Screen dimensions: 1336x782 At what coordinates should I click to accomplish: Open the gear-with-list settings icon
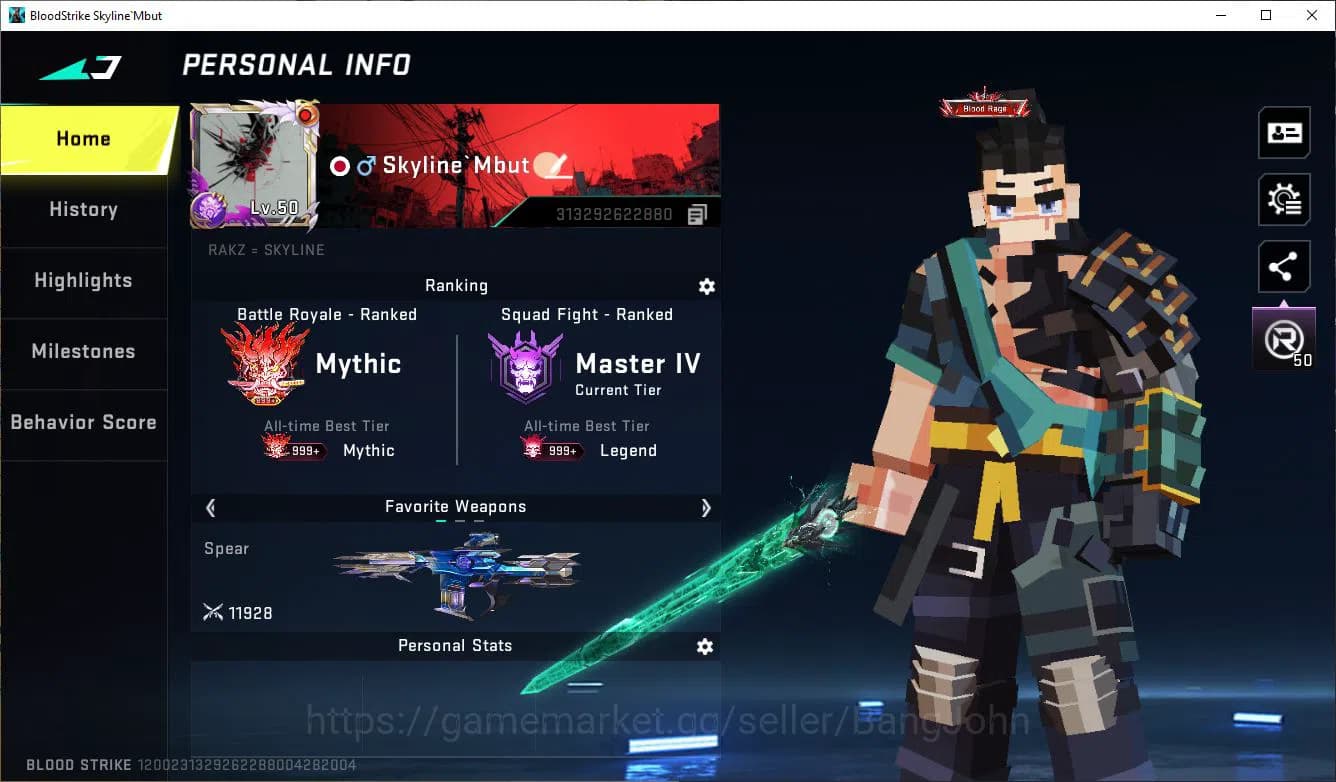coord(1284,199)
